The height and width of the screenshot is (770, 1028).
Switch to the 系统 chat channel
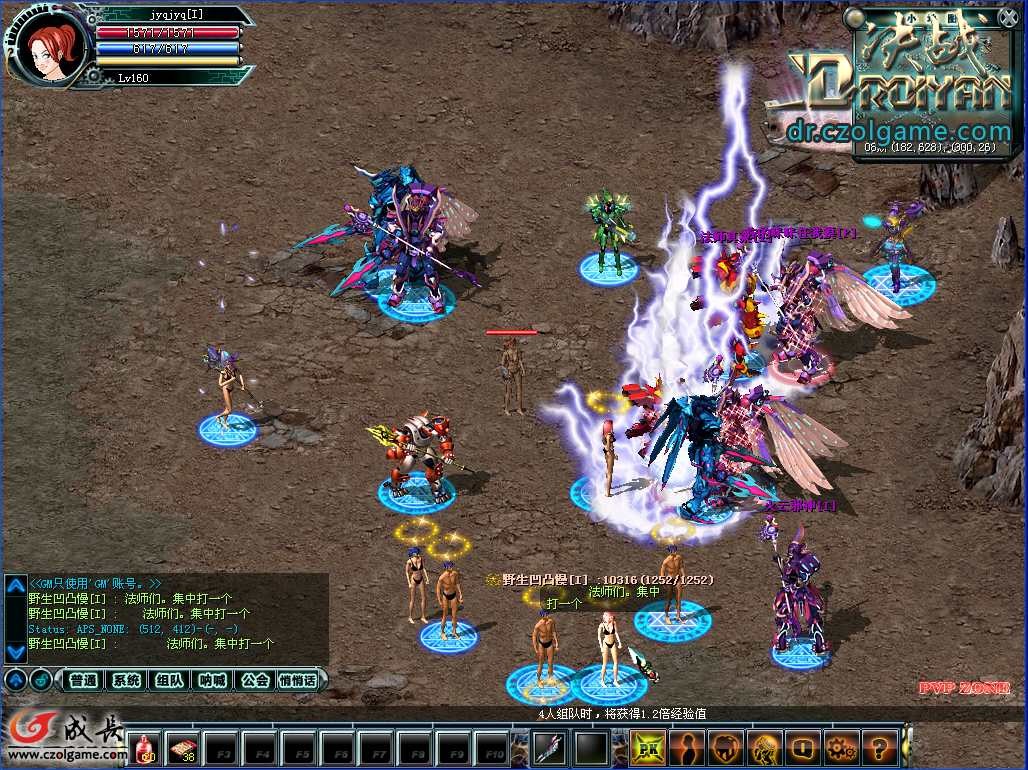126,680
